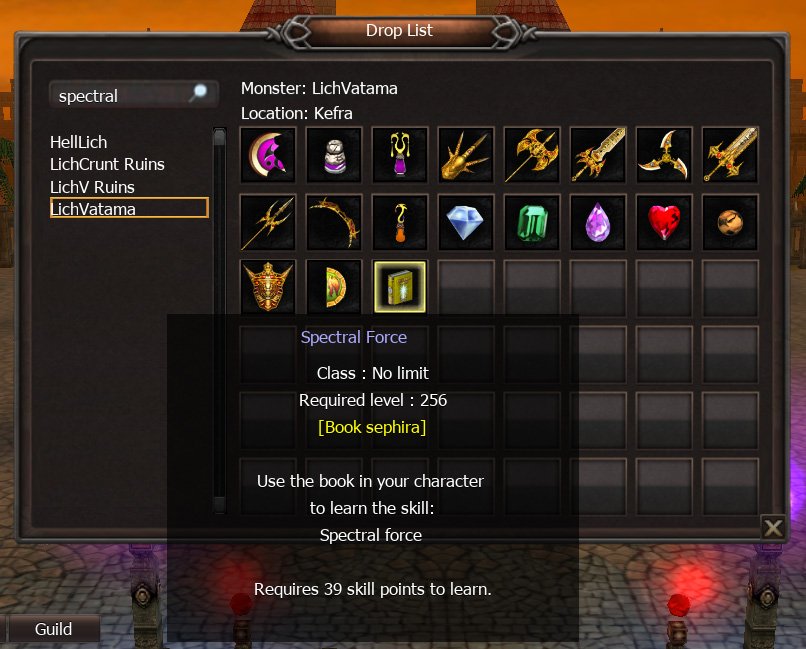806x649 pixels.
Task: Click the search field containing "spectral"
Action: click(x=118, y=96)
